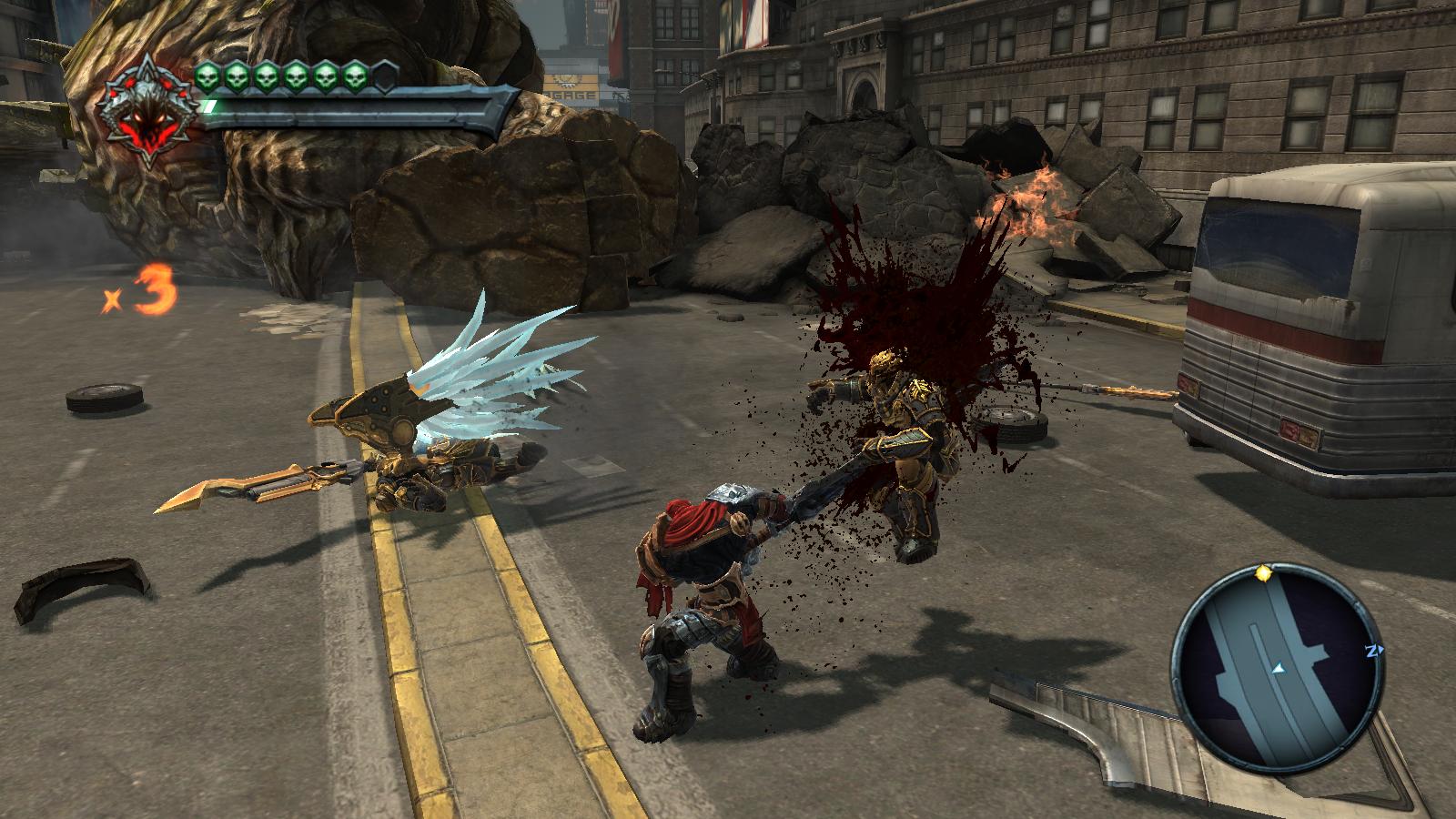Click the yellow objective marker on the minimap
Screen dimensions: 1456x819
(x=1262, y=573)
